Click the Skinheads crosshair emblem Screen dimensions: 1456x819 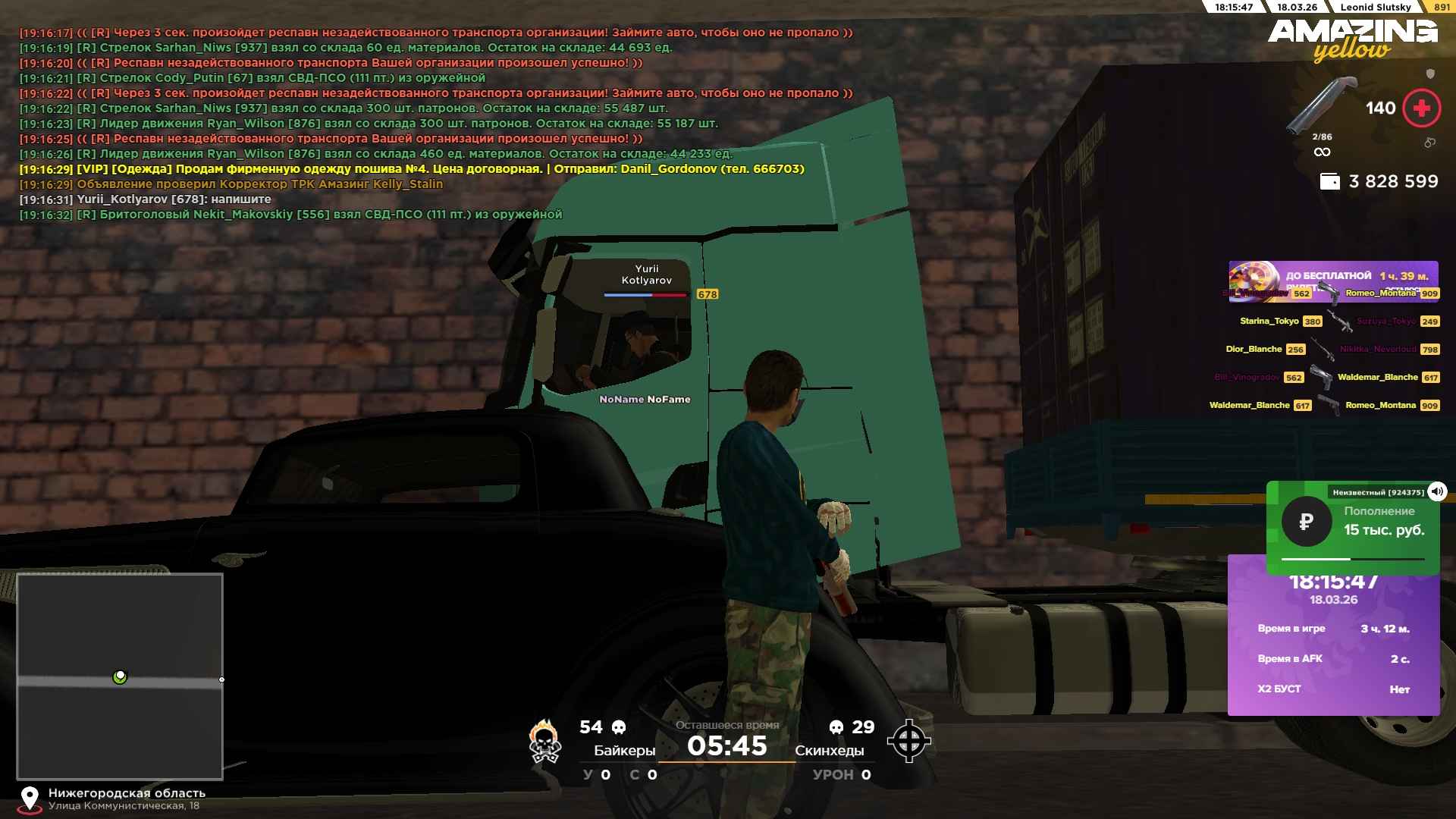(908, 741)
